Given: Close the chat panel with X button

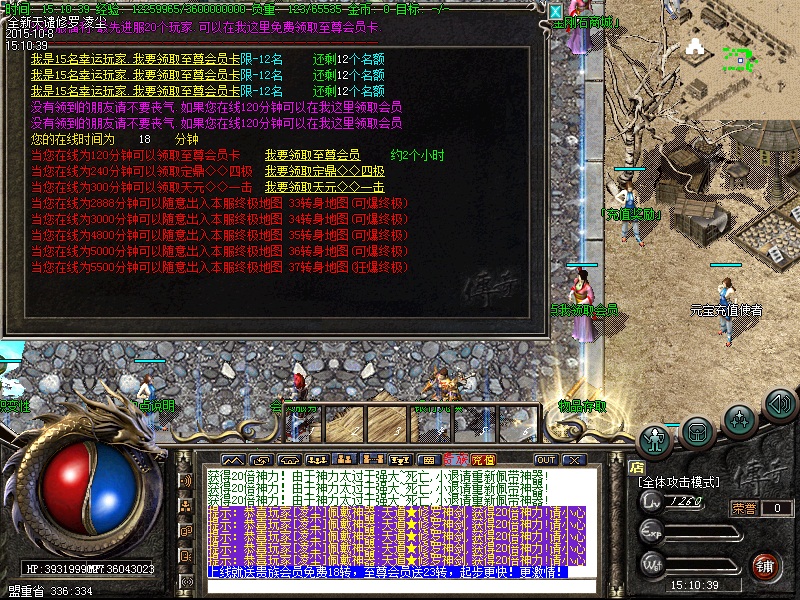Looking at the screenshot, I should point(572,460).
